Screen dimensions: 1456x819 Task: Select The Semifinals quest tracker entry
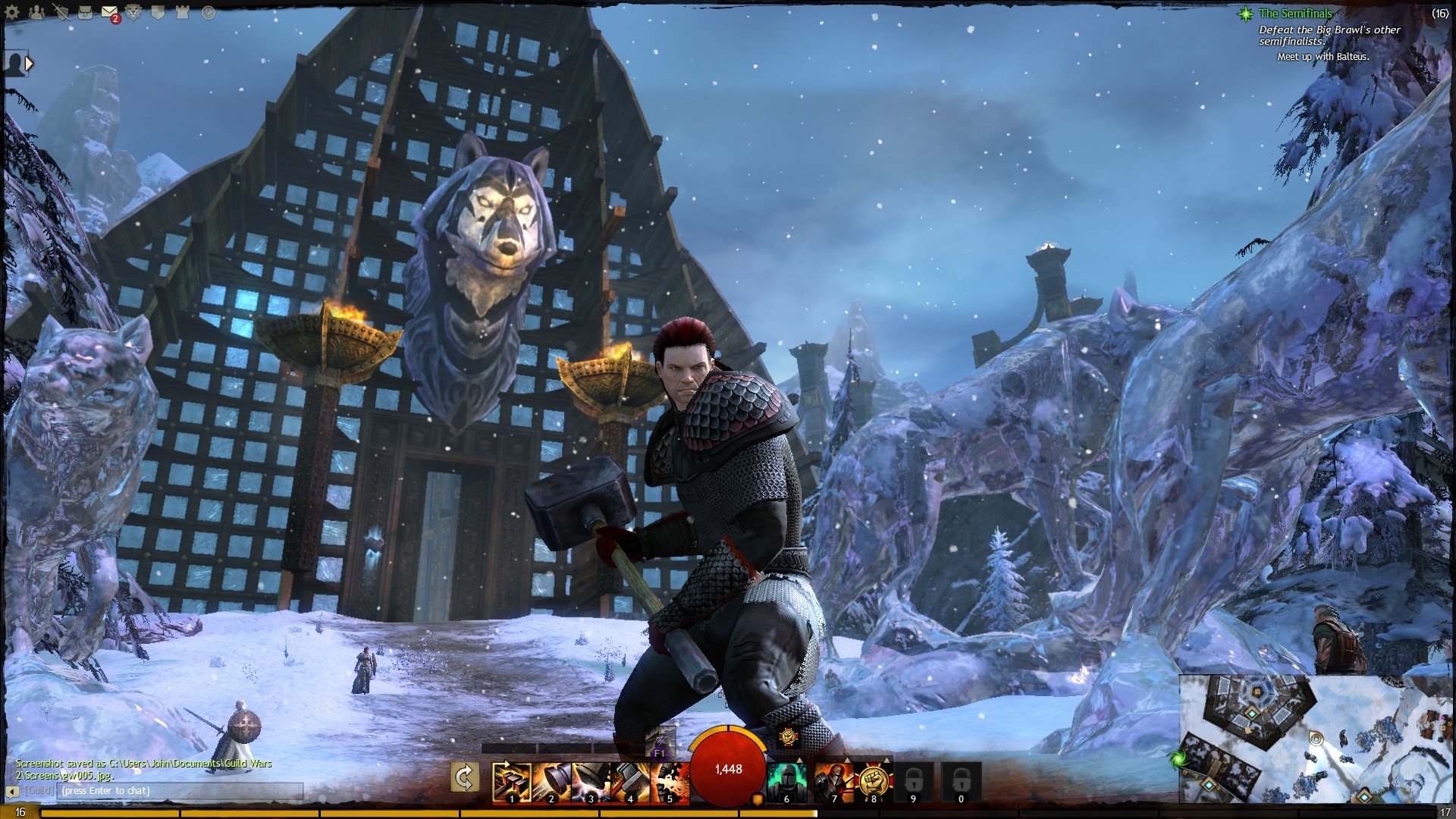click(x=1295, y=14)
